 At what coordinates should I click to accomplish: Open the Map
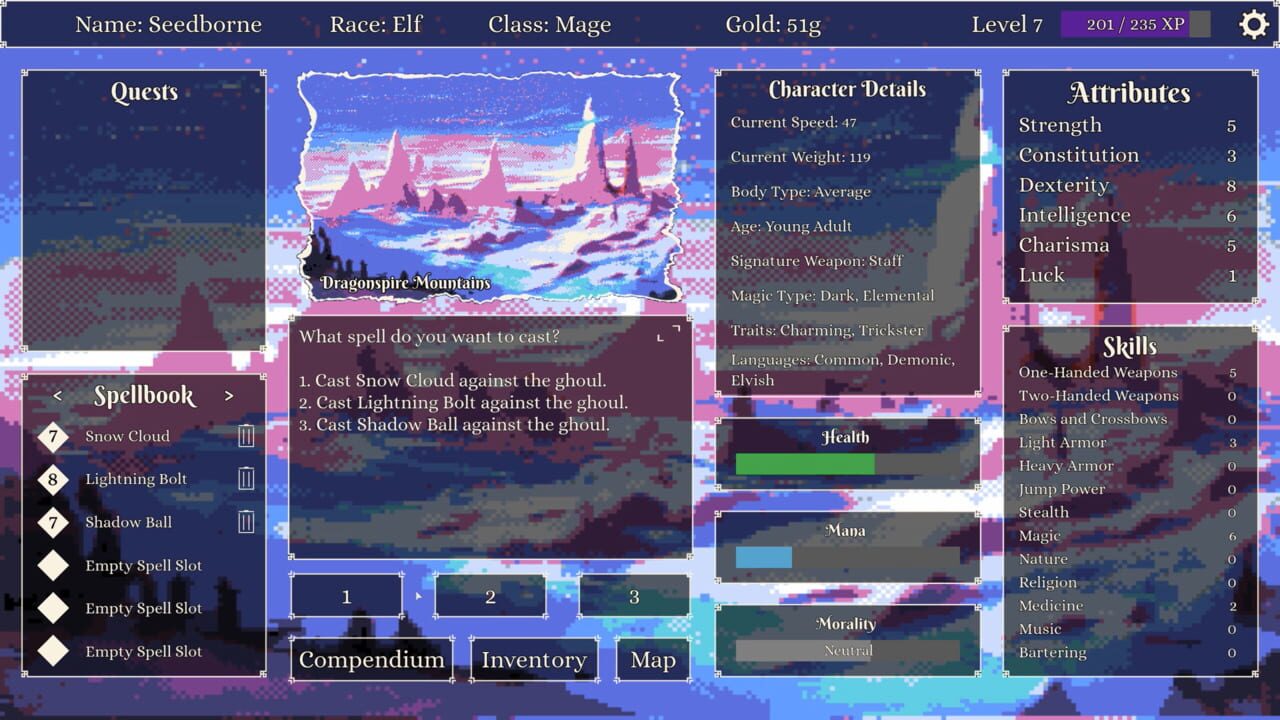tap(653, 659)
